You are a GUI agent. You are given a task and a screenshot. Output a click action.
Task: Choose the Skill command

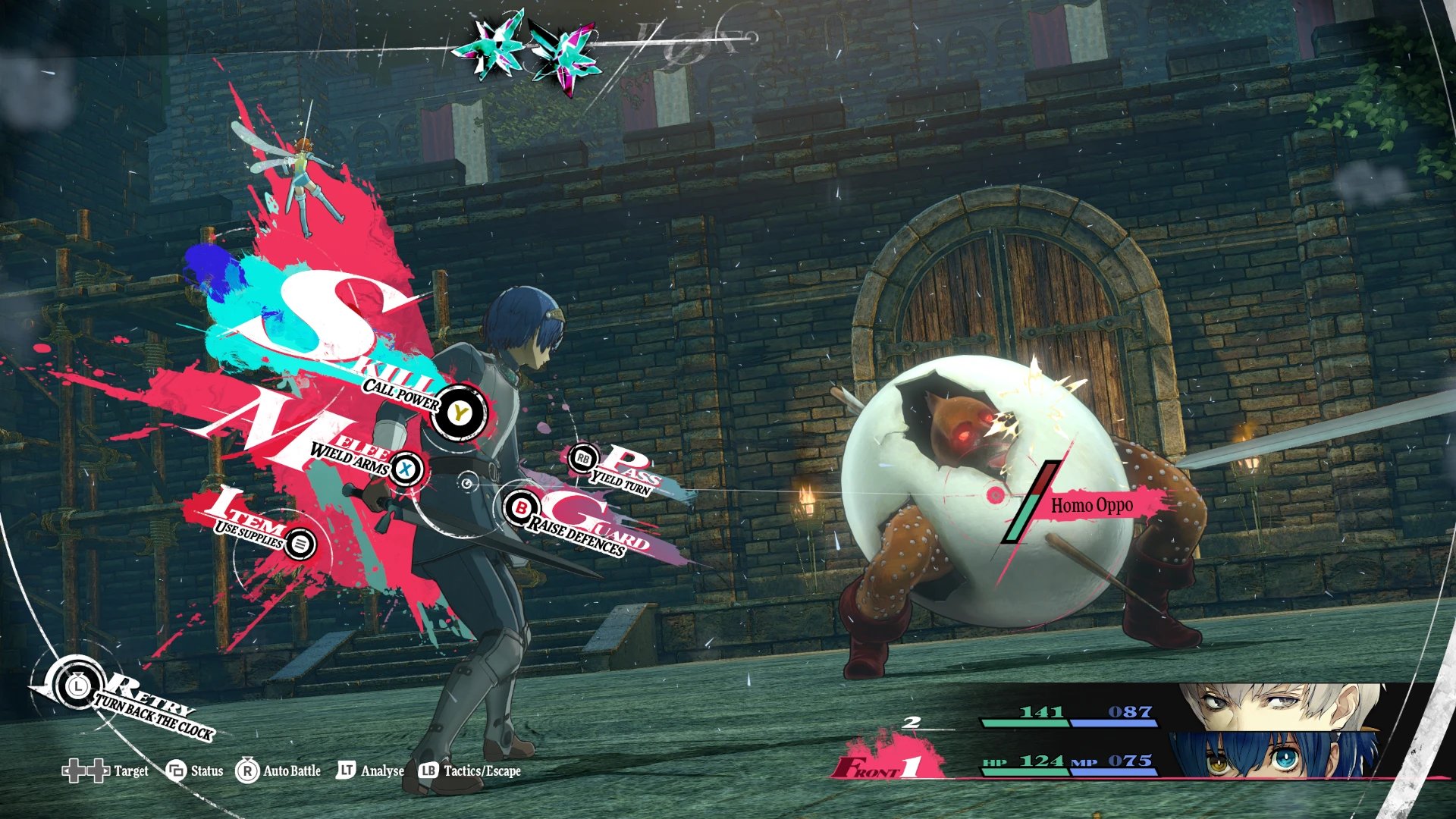[x=459, y=413]
